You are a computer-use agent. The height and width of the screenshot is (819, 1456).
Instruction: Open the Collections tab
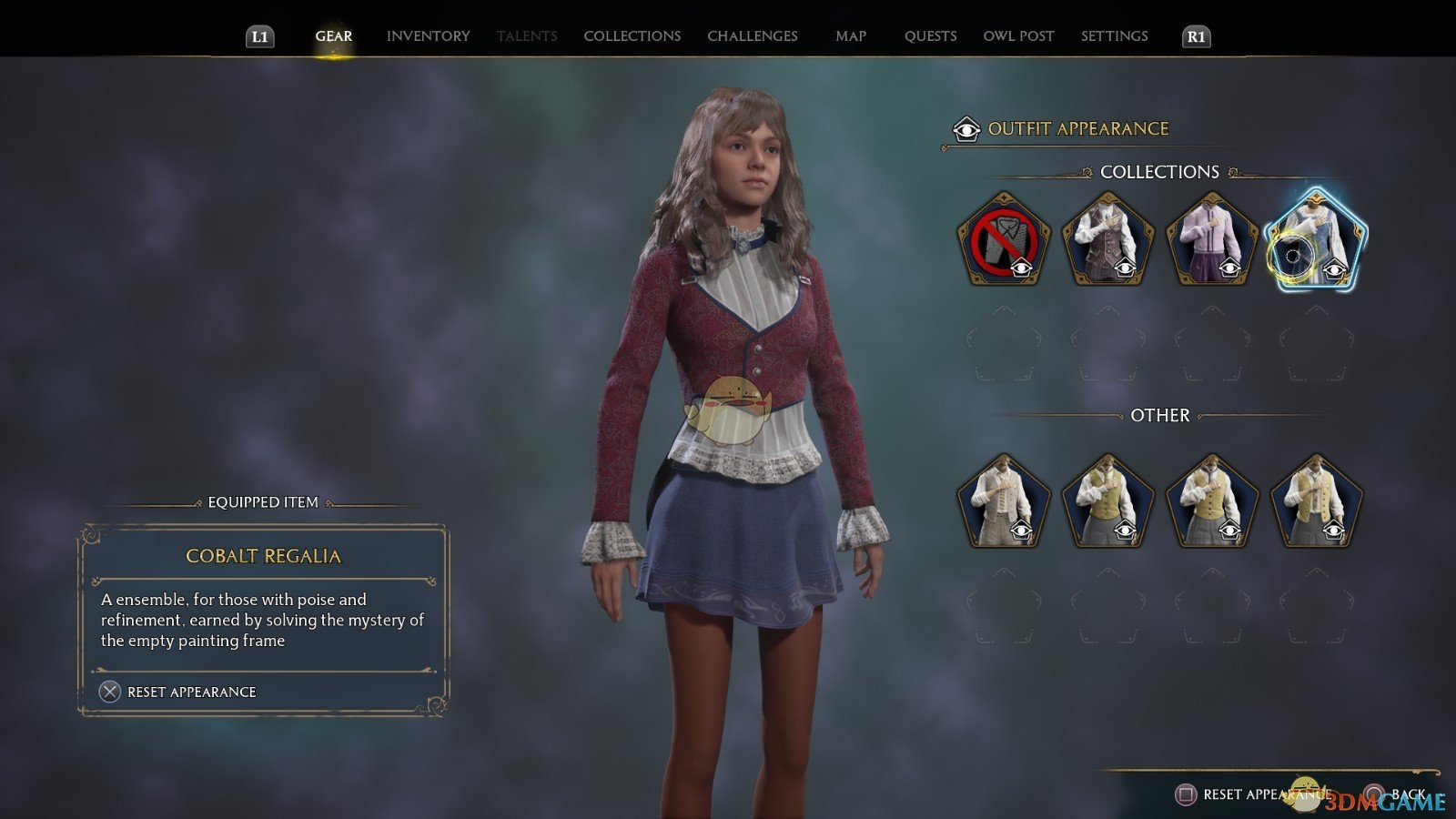[x=632, y=36]
